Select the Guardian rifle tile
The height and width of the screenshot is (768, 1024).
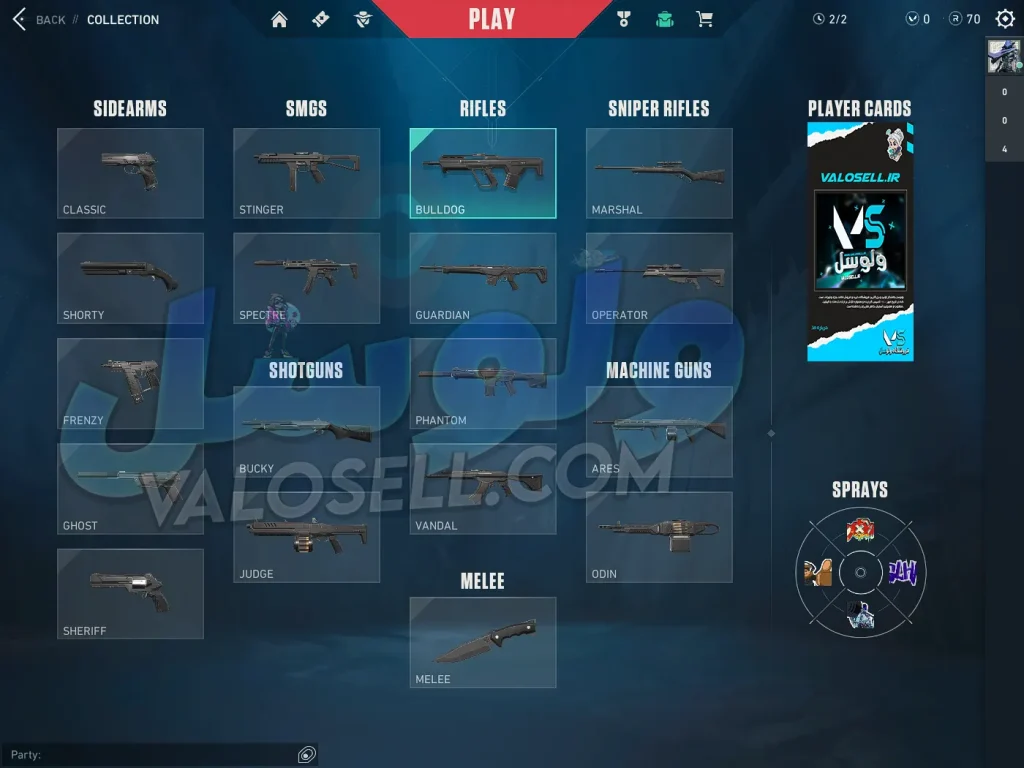click(x=483, y=278)
